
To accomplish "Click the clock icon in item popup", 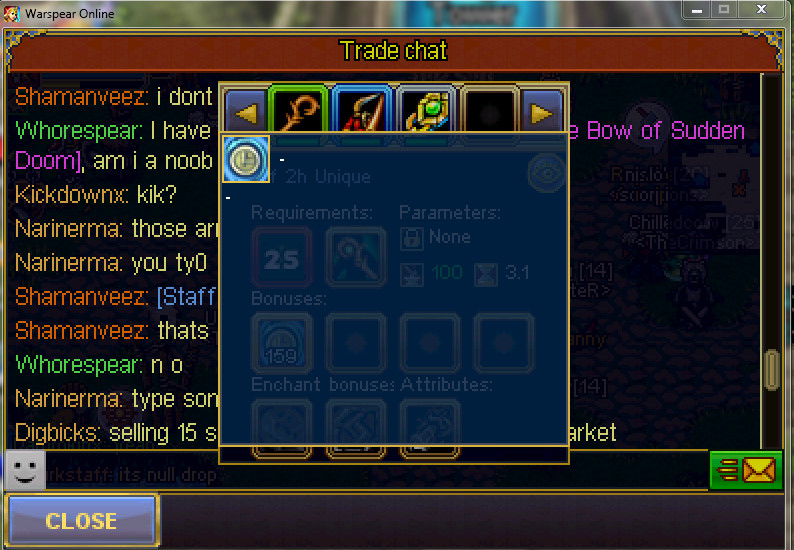I will click(245, 159).
